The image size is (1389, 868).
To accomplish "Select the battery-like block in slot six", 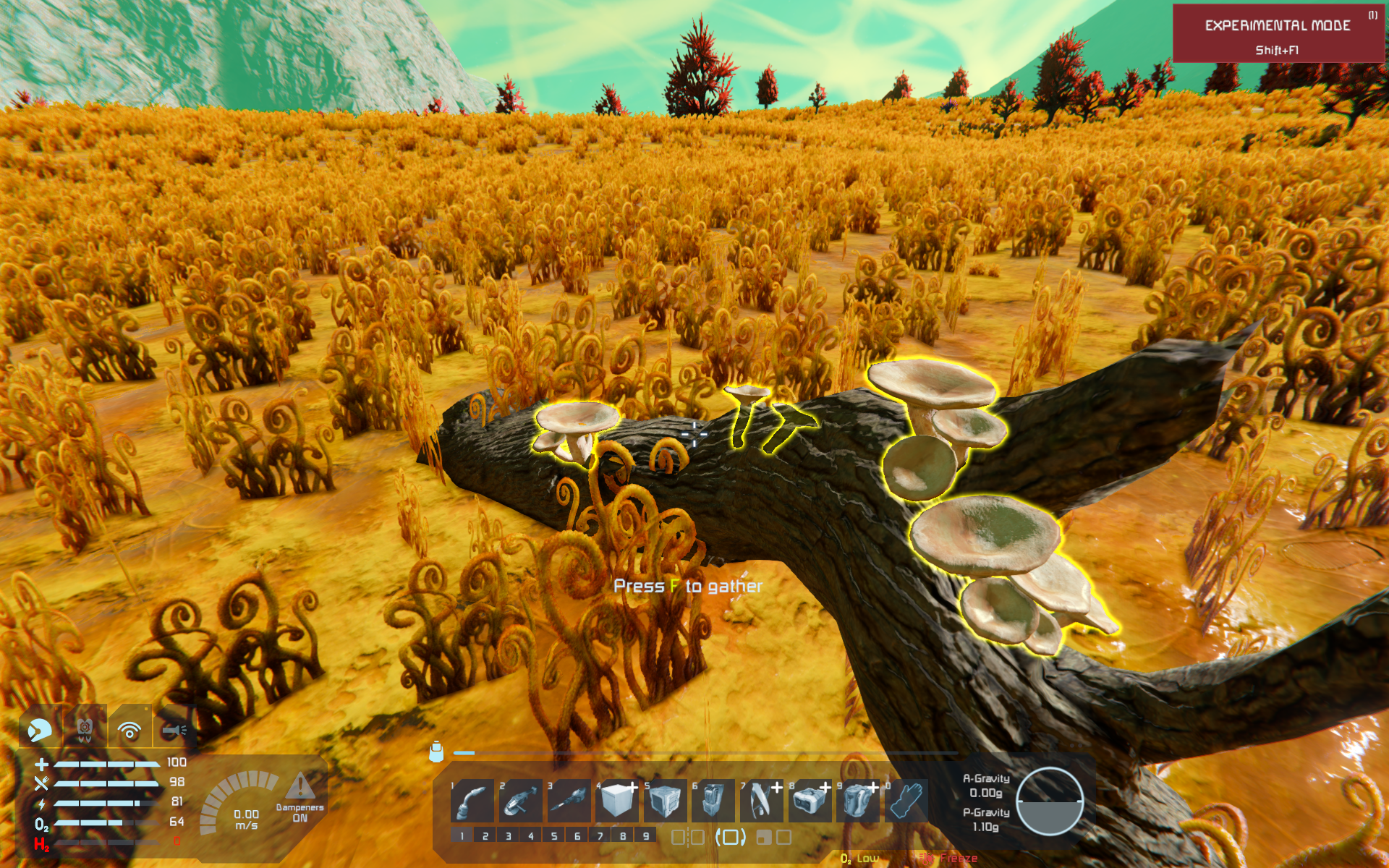I will click(x=713, y=801).
